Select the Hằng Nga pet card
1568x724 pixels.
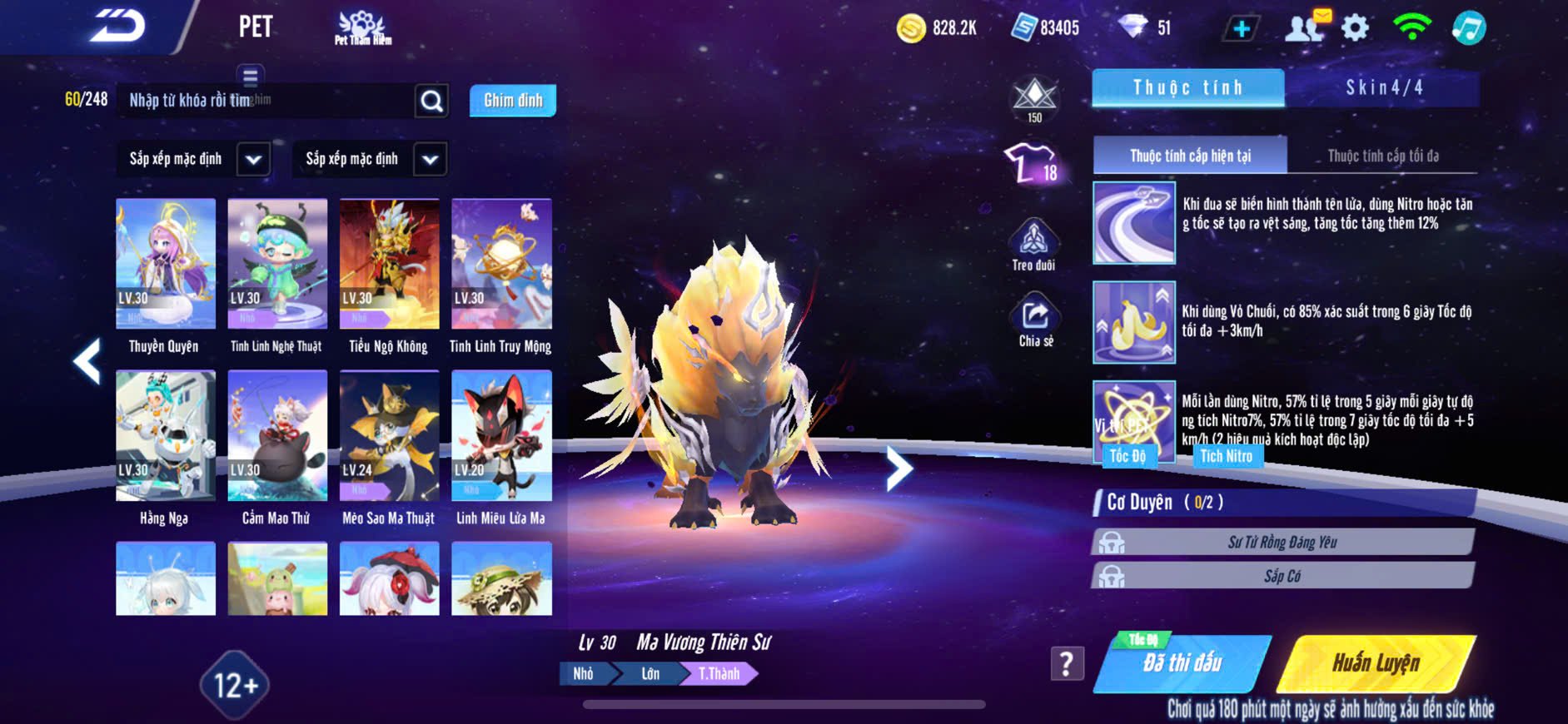click(x=165, y=436)
